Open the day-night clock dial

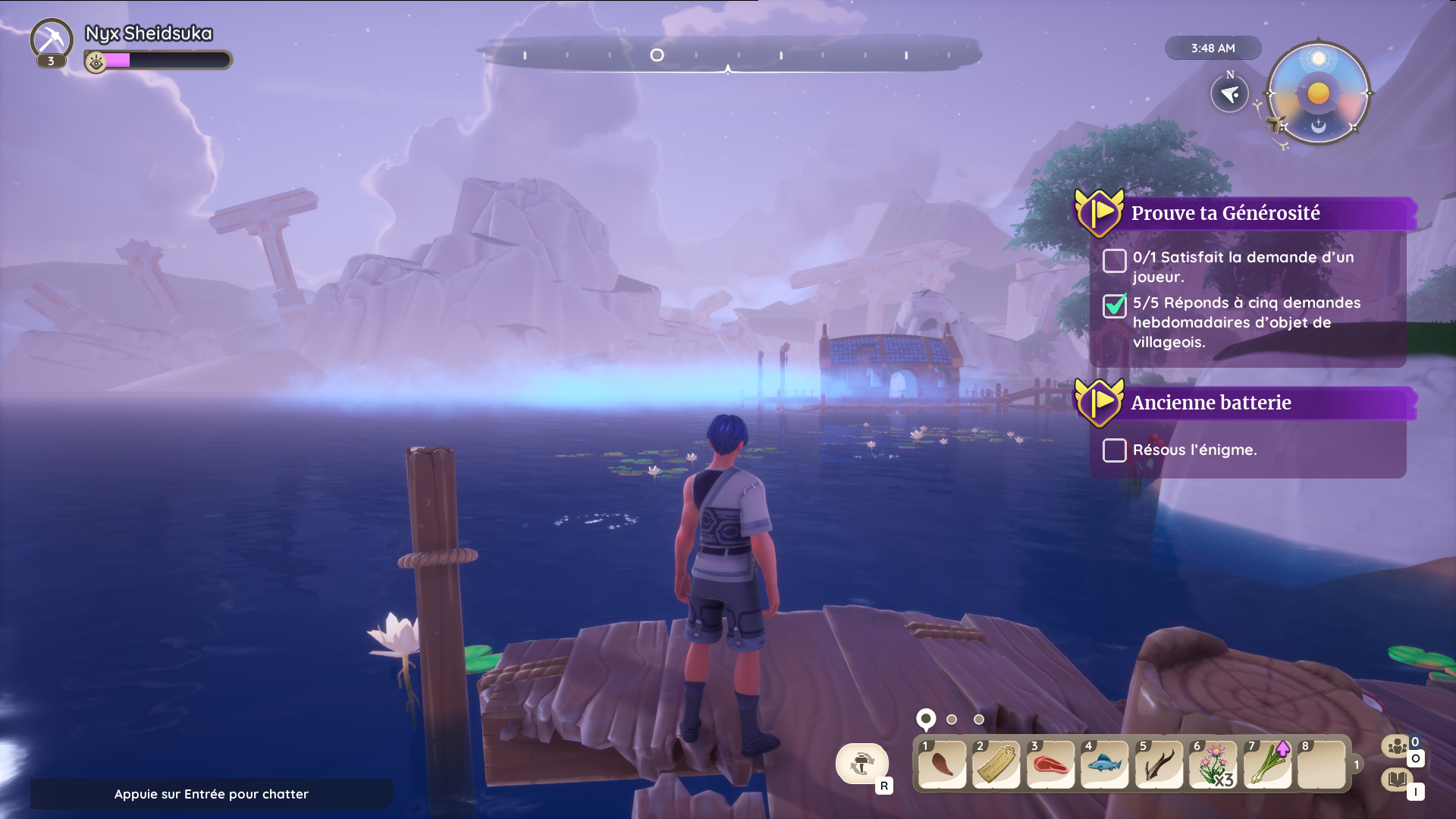click(1318, 94)
